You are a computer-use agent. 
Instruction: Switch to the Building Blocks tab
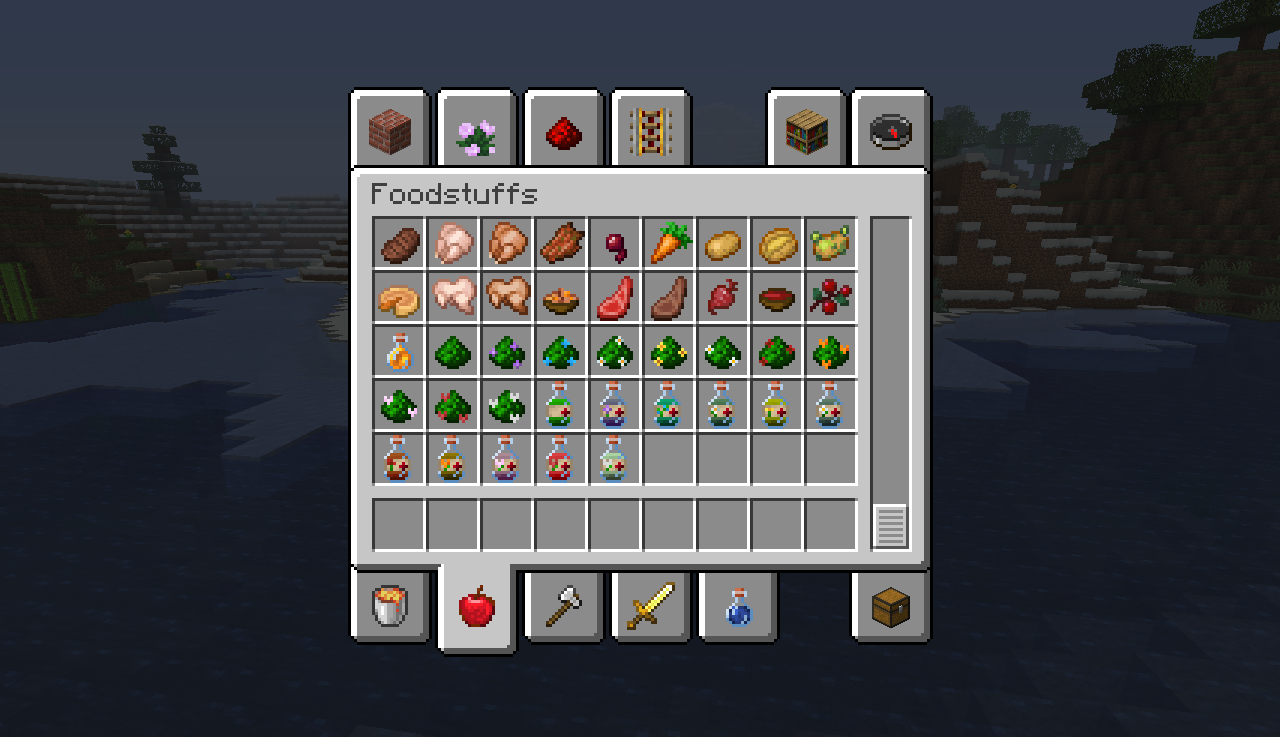(x=390, y=129)
